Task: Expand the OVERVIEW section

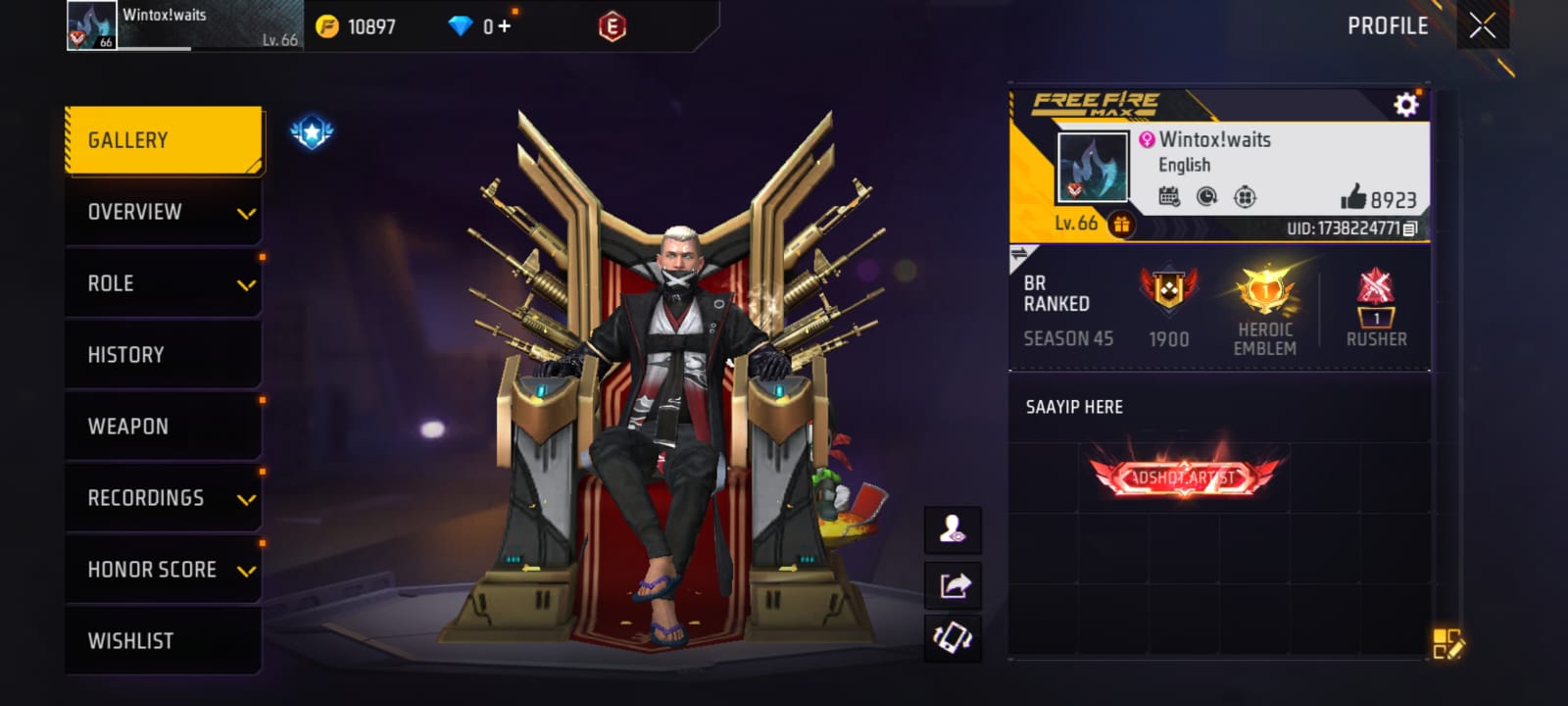Action: pos(163,211)
